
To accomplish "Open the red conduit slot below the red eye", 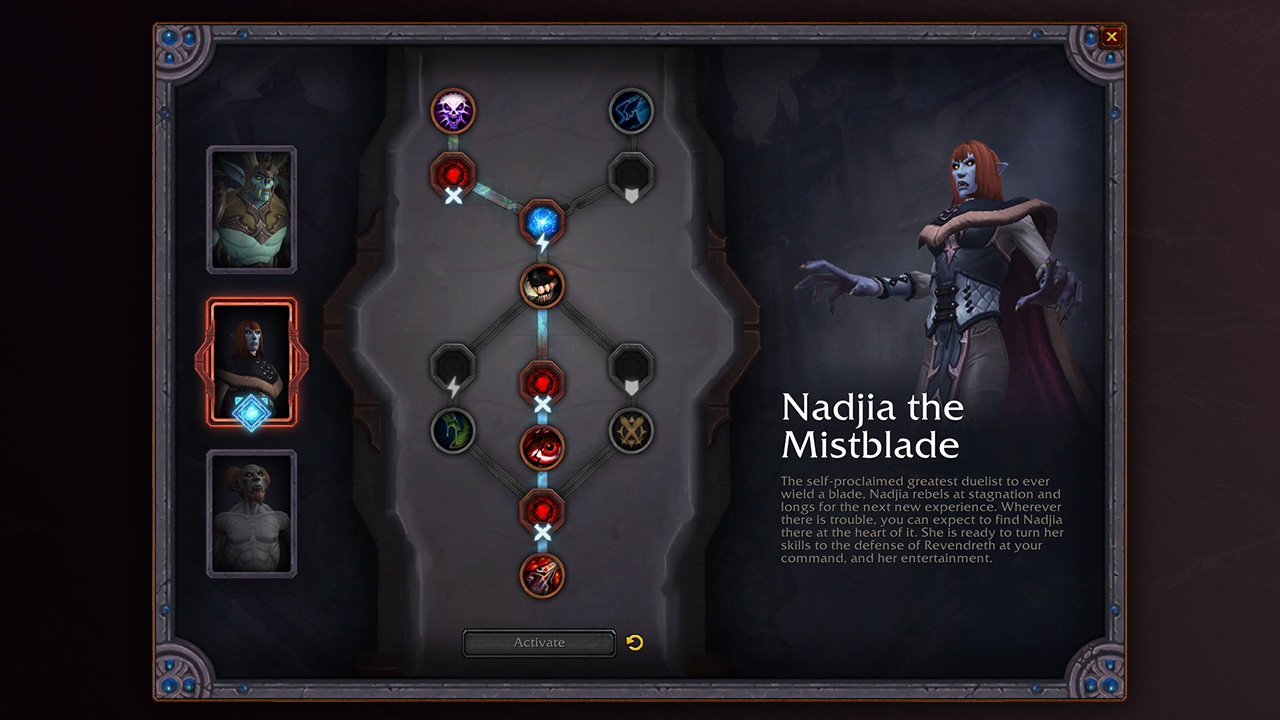I will tap(542, 510).
